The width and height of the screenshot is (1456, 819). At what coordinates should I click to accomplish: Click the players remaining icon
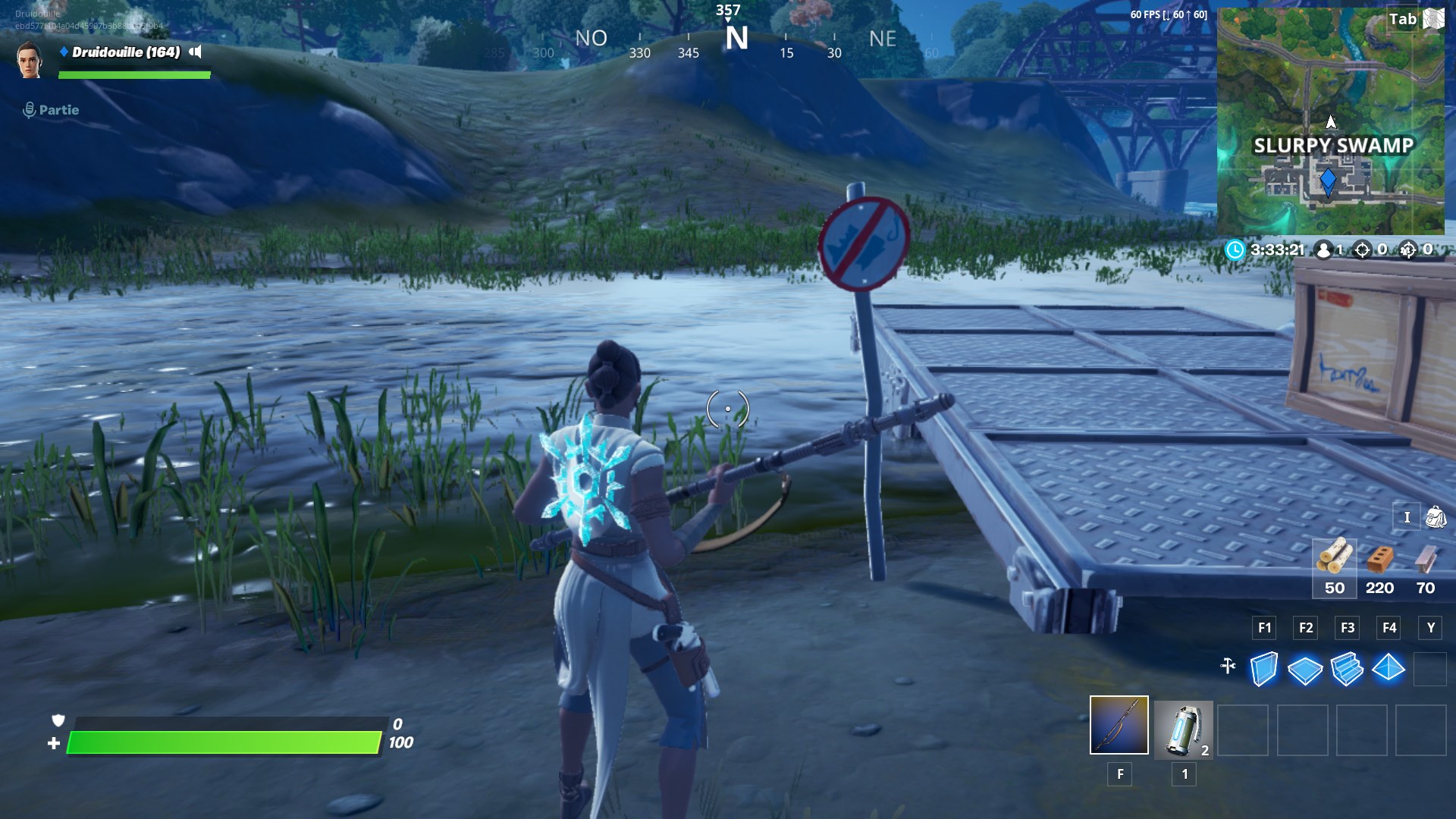[x=1324, y=249]
